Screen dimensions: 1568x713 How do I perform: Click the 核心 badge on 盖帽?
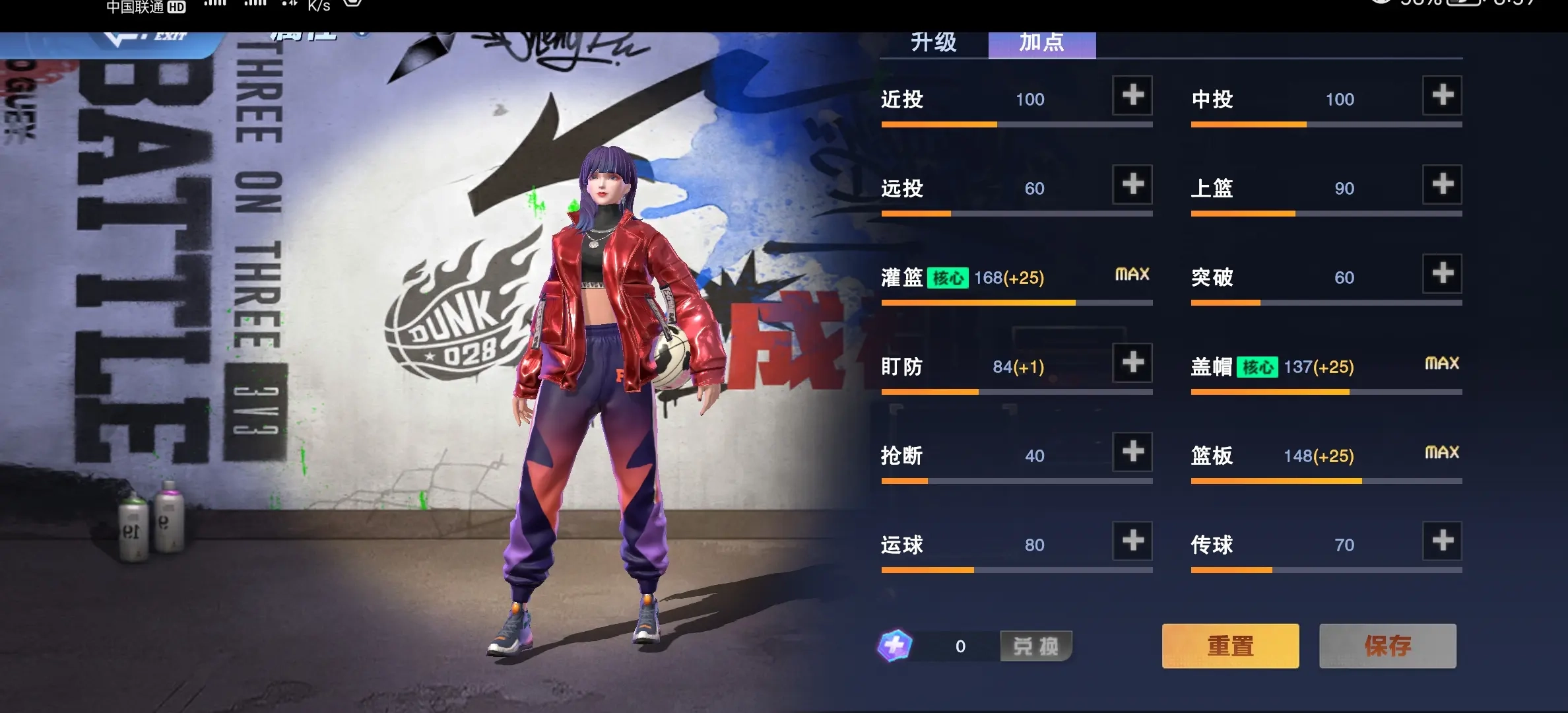coord(1257,367)
